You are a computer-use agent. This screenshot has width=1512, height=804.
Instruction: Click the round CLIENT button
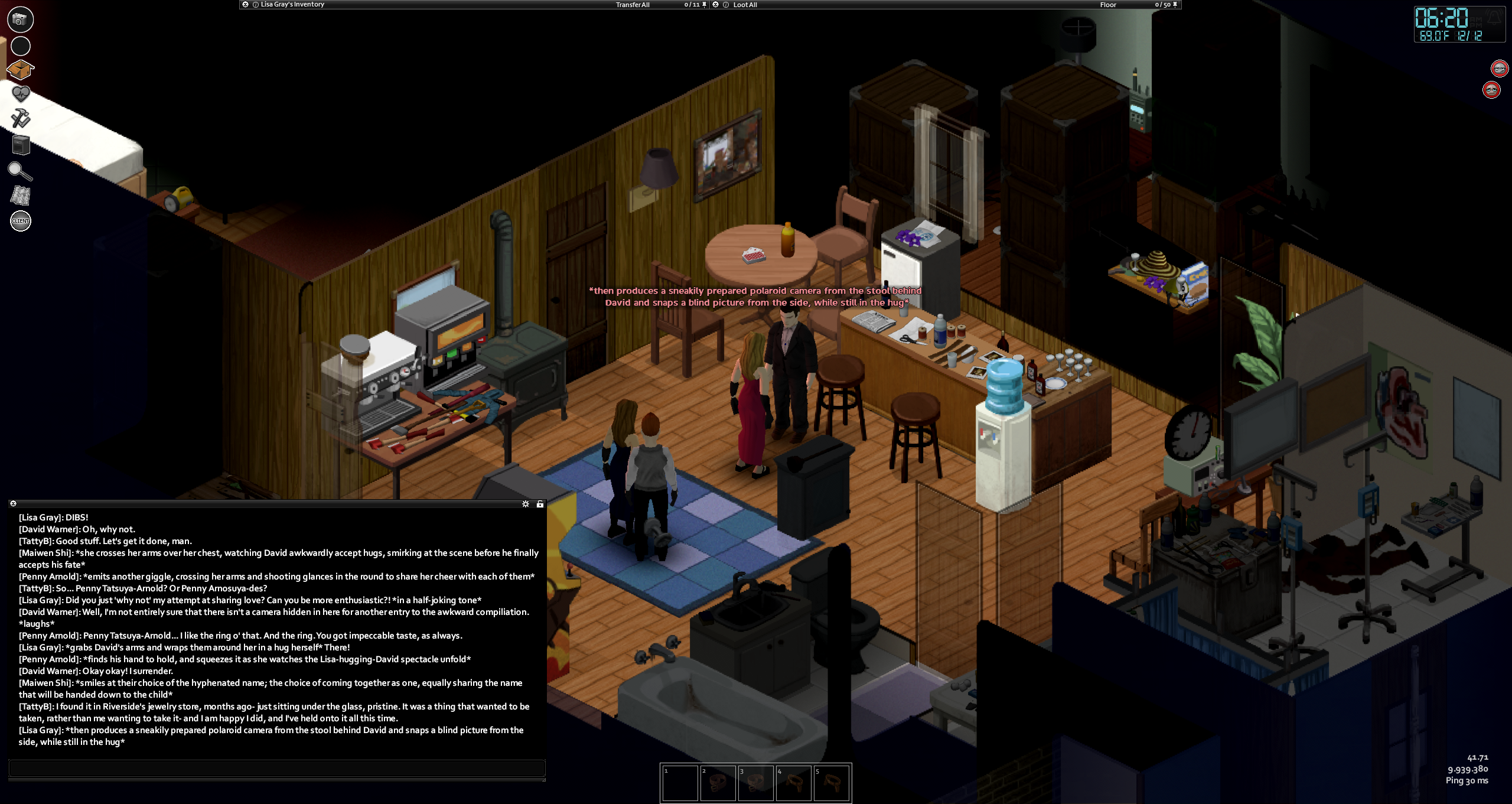click(x=21, y=221)
